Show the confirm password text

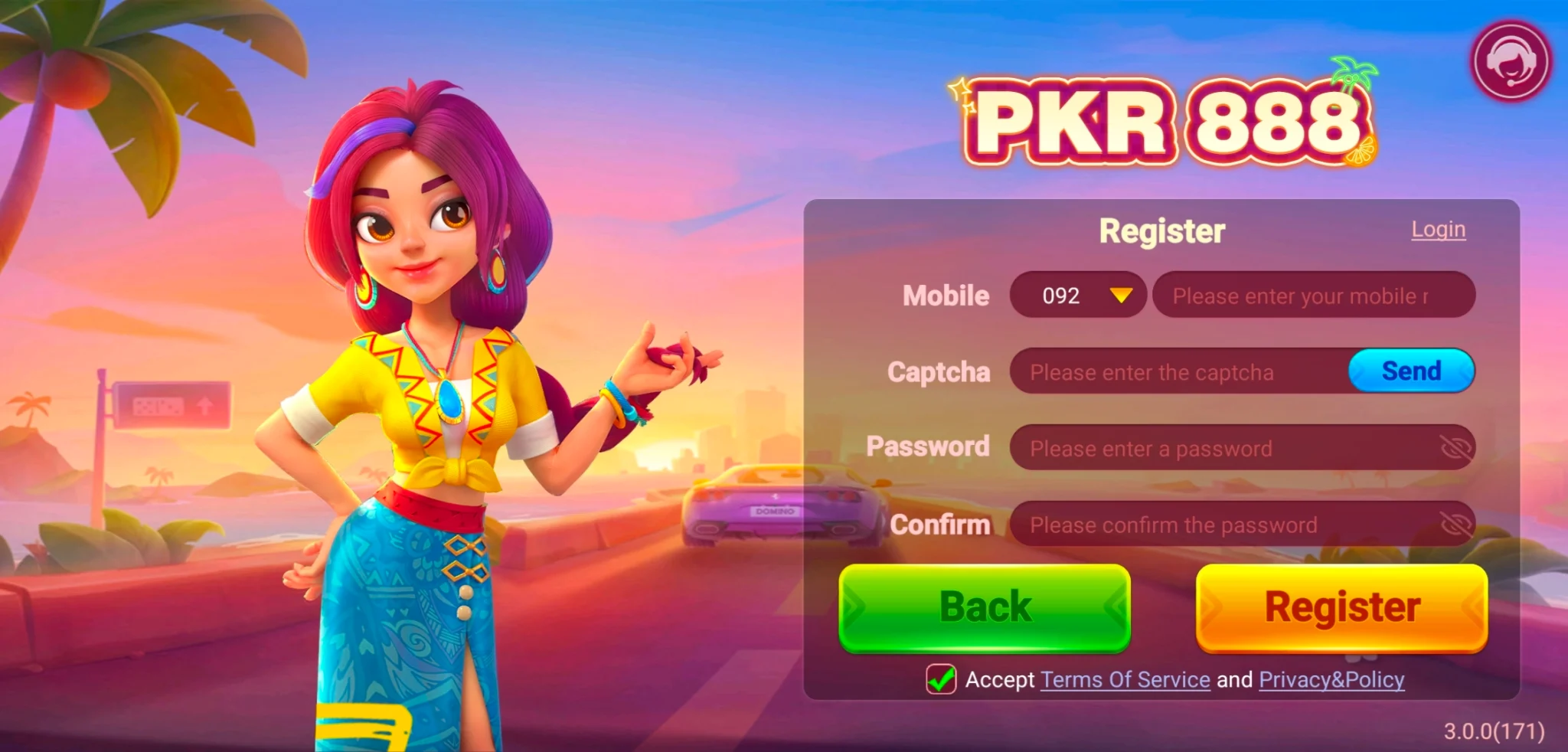(x=1455, y=525)
